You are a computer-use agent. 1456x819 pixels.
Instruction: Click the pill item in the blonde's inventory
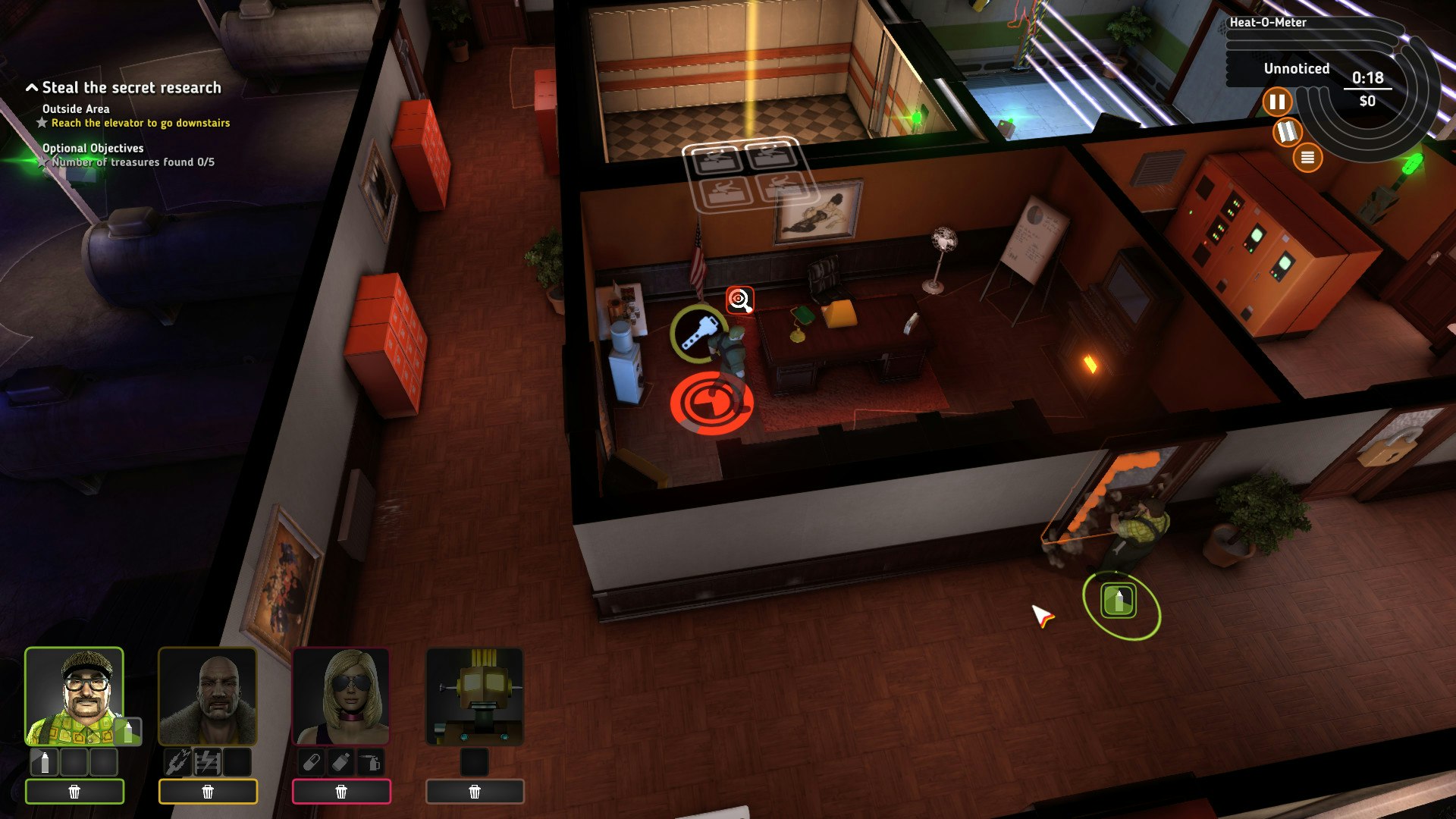pyautogui.click(x=311, y=761)
